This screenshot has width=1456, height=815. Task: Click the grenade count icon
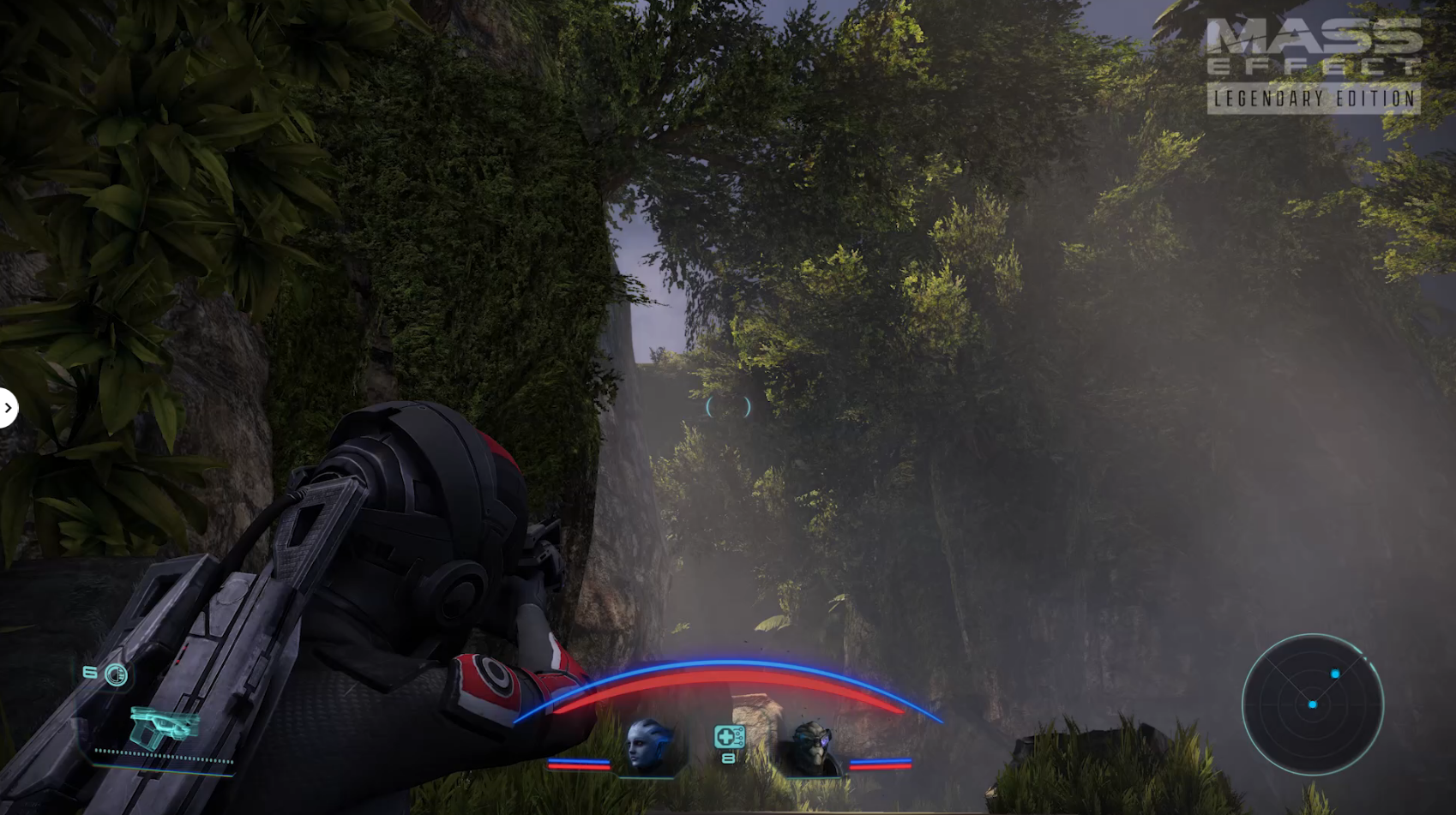coord(115,675)
